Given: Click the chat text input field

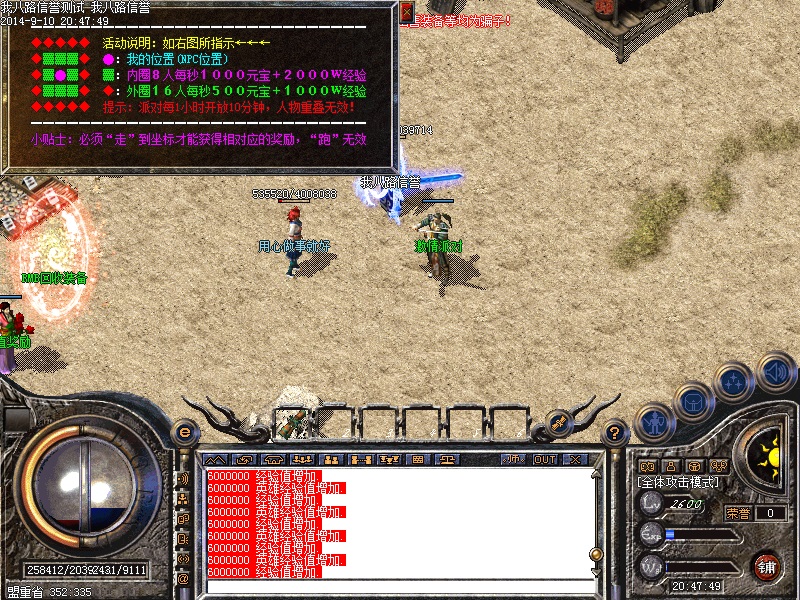Looking at the screenshot, I should (400, 584).
